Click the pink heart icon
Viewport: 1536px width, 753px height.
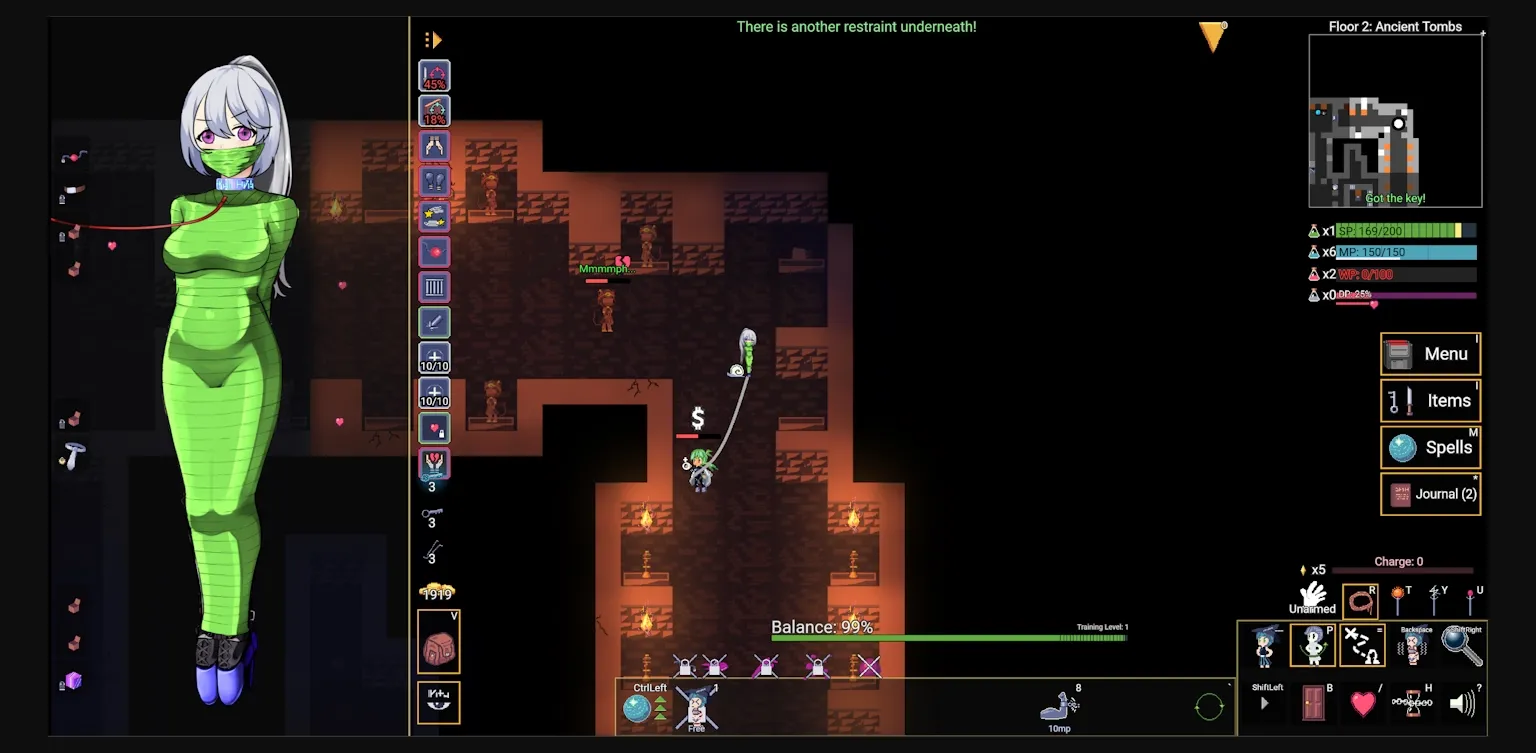point(1363,703)
